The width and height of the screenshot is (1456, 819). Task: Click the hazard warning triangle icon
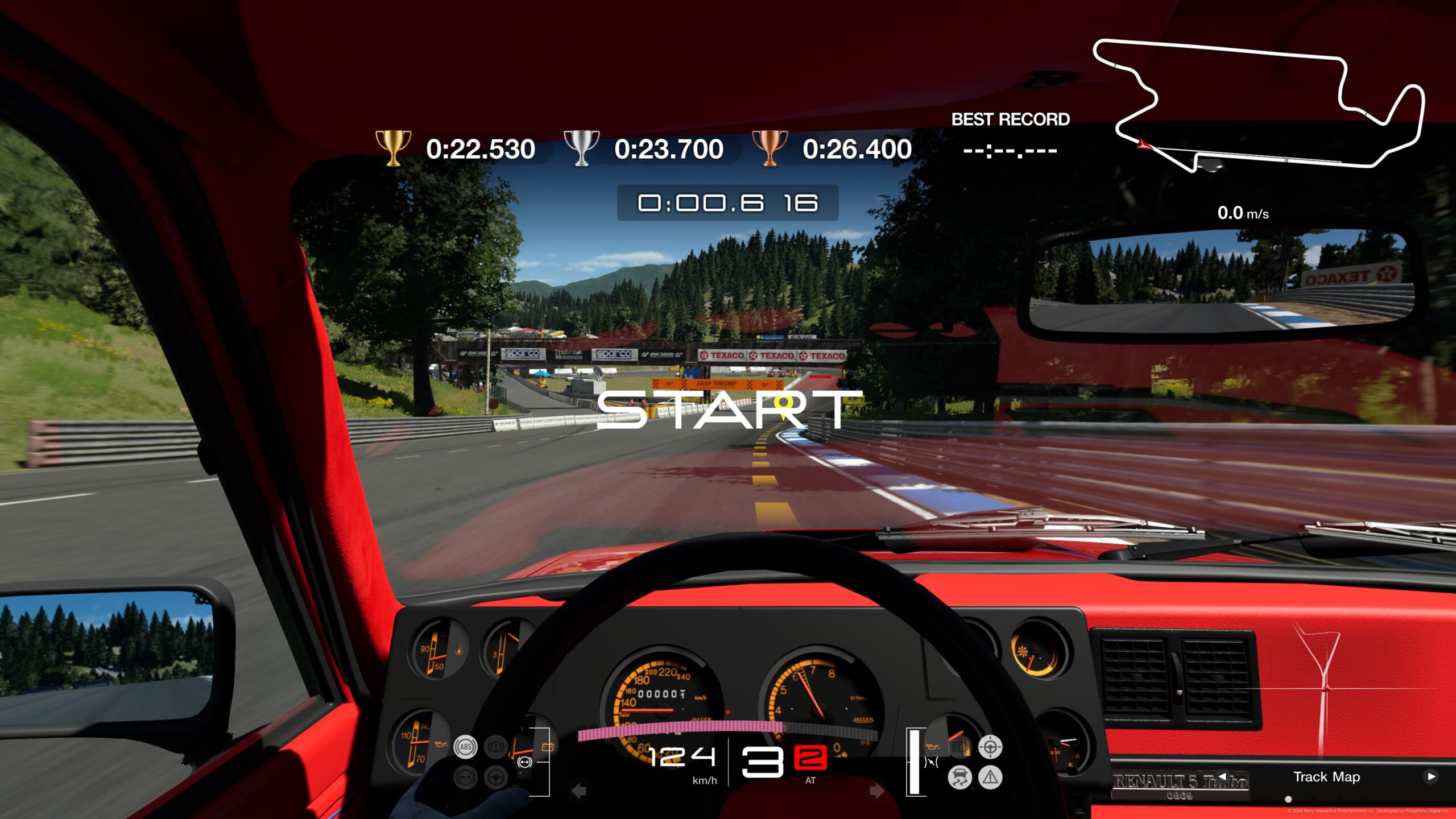coord(990,777)
